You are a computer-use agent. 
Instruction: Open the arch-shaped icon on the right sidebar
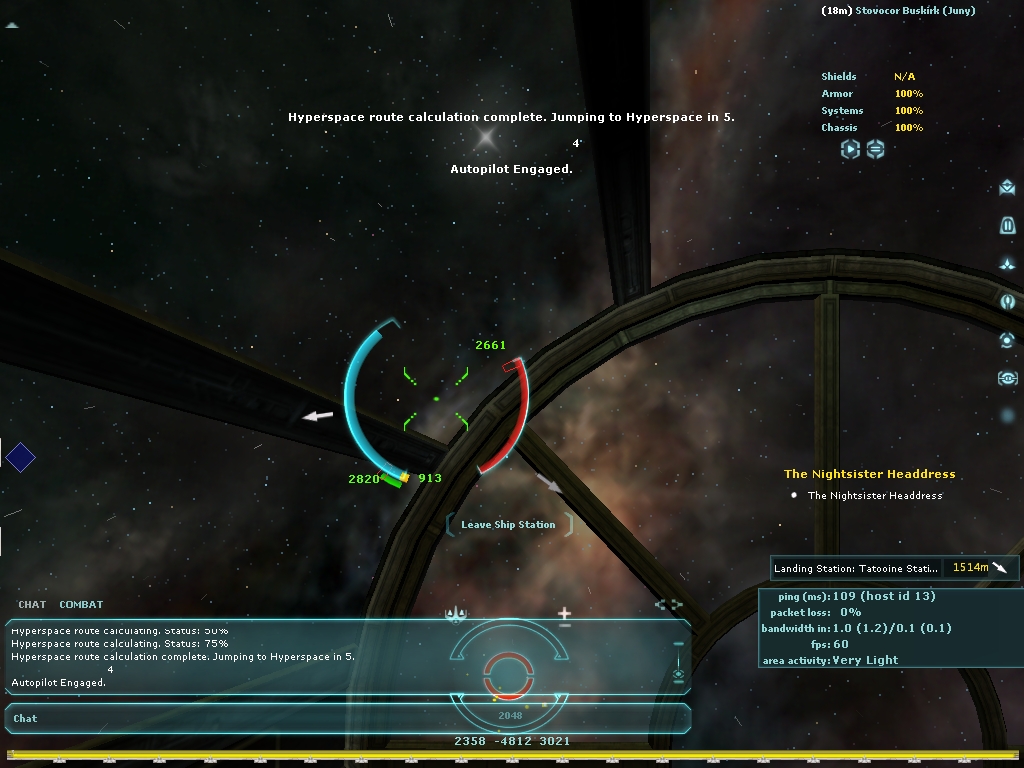[x=1007, y=226]
